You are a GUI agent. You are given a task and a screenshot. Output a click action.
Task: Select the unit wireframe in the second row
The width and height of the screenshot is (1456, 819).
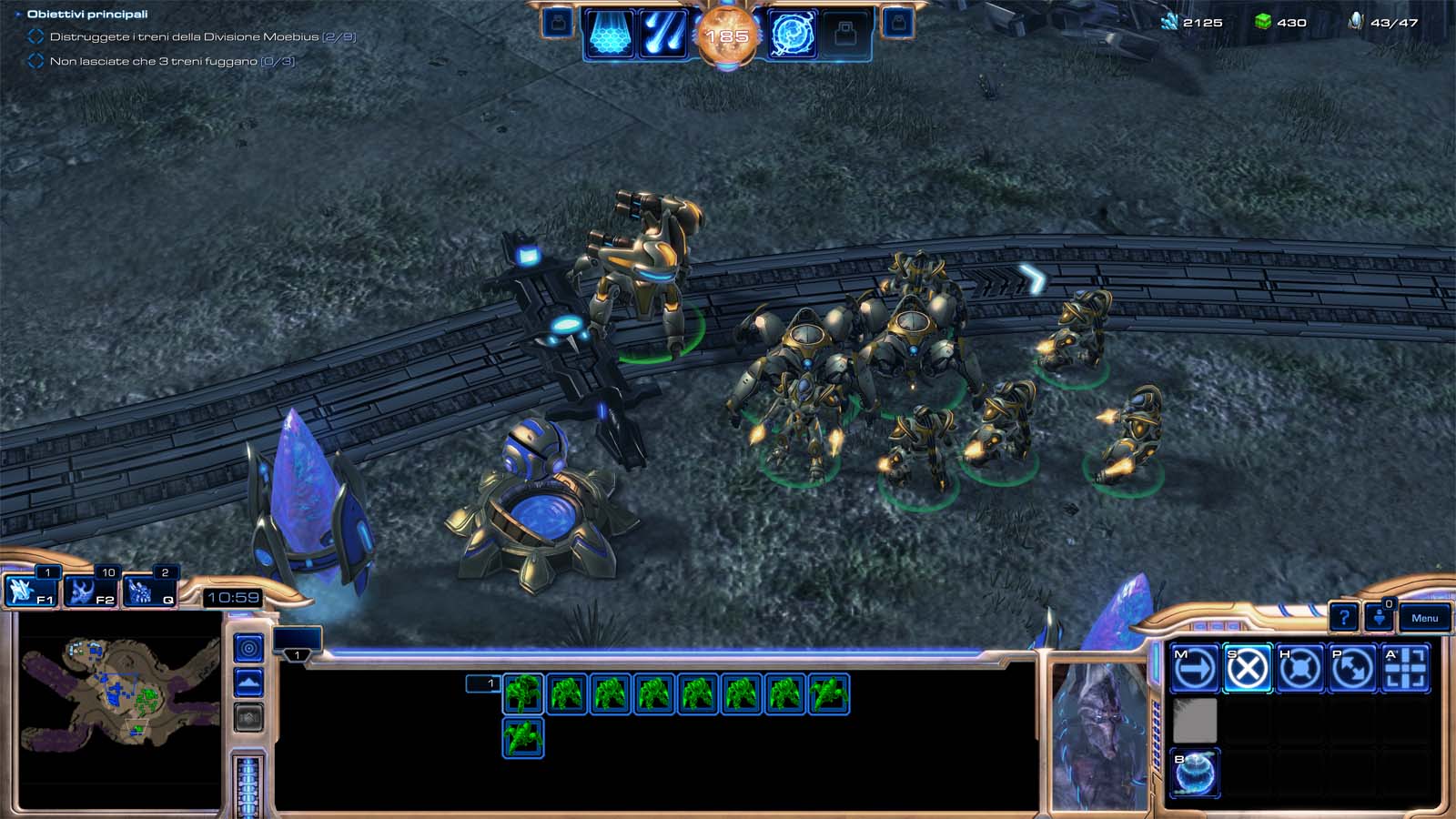point(523,737)
